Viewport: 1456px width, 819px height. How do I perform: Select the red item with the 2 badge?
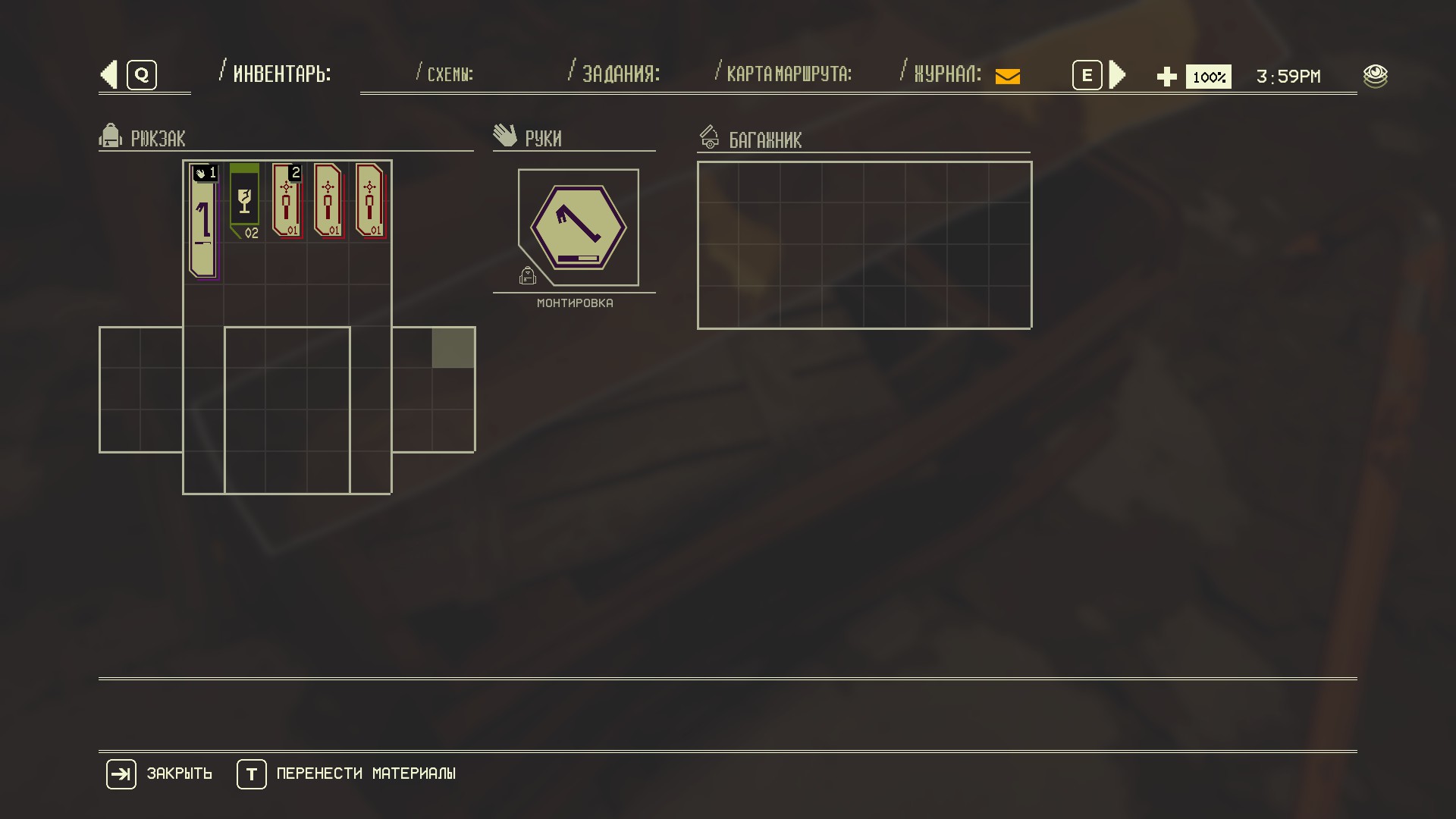[287, 201]
